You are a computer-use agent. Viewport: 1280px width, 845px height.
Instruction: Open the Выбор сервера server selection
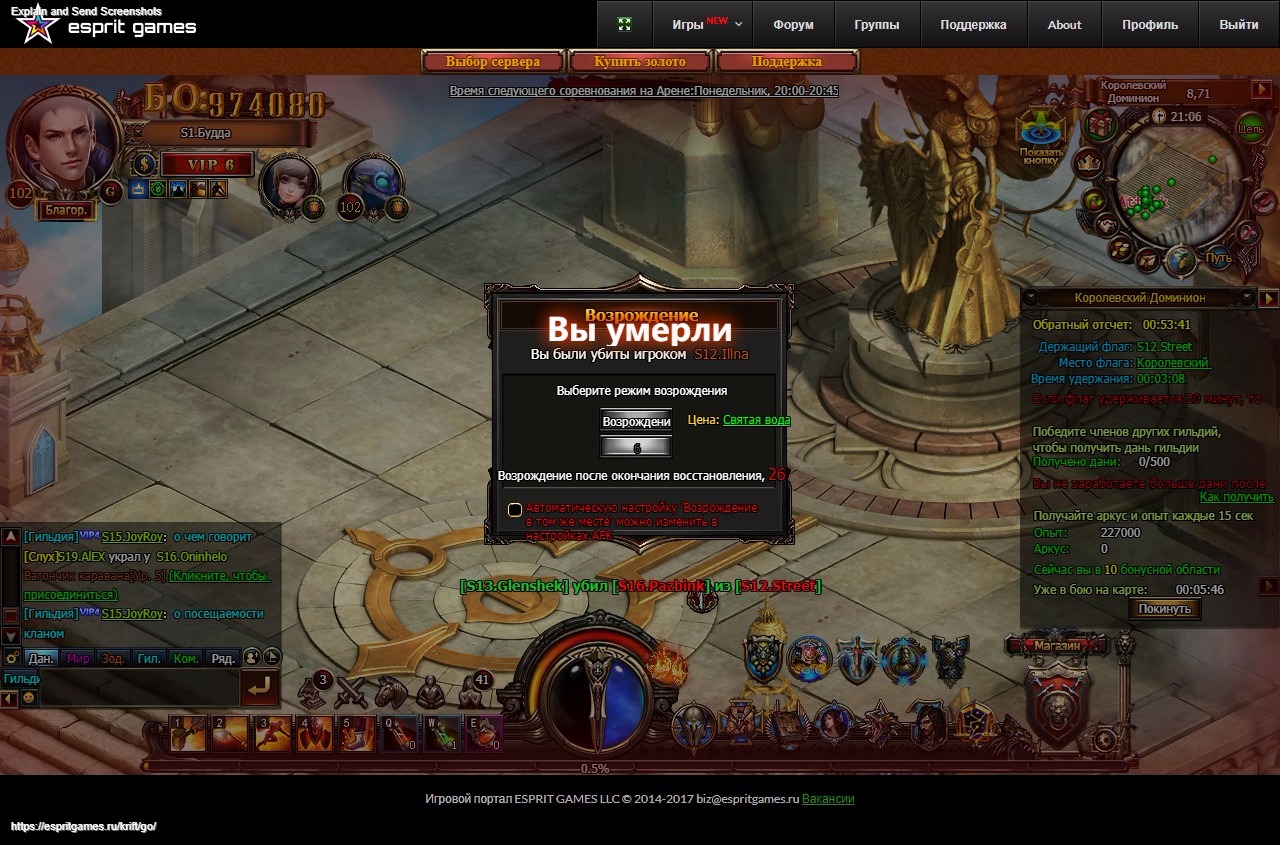tap(493, 62)
